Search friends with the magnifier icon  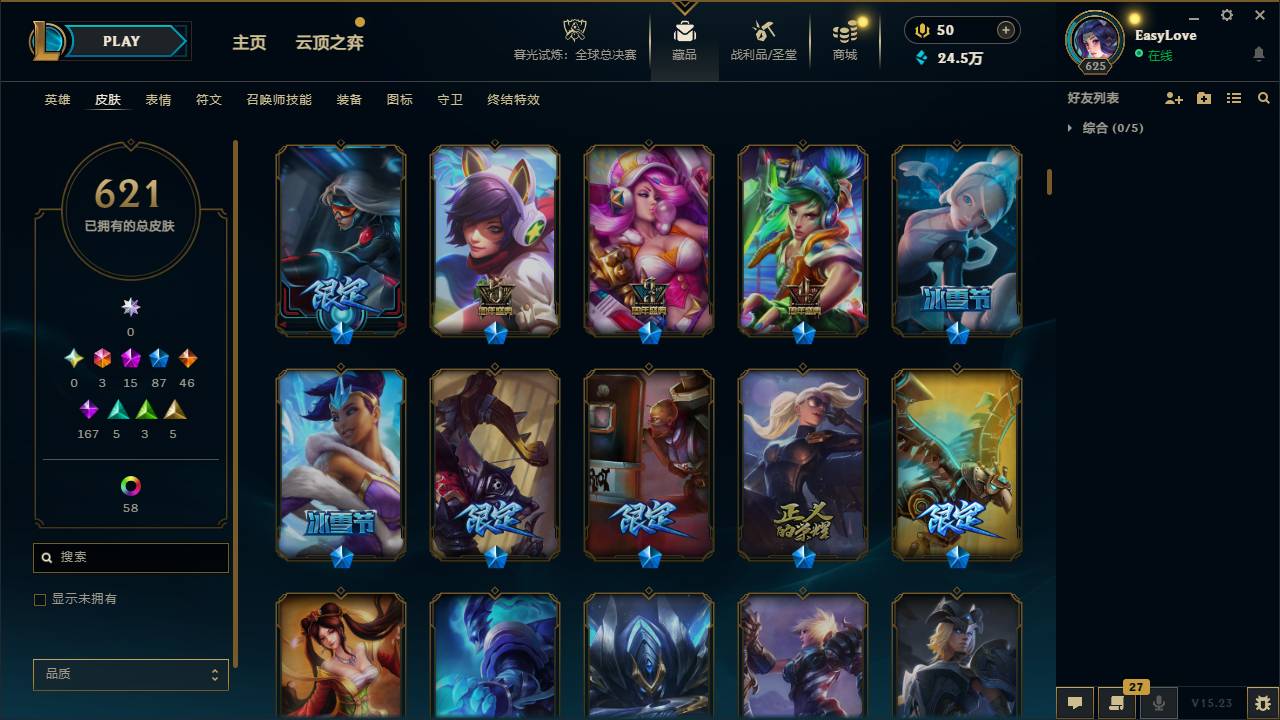tap(1263, 98)
